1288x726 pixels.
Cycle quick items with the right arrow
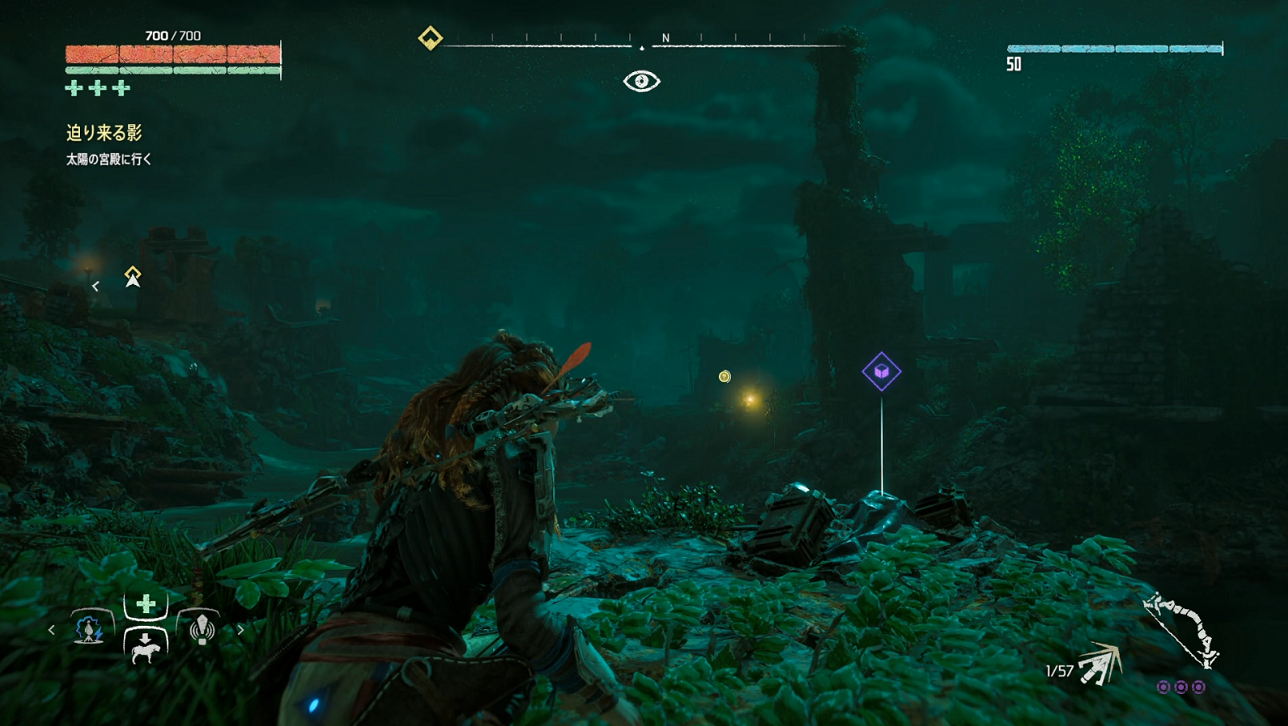pos(240,630)
